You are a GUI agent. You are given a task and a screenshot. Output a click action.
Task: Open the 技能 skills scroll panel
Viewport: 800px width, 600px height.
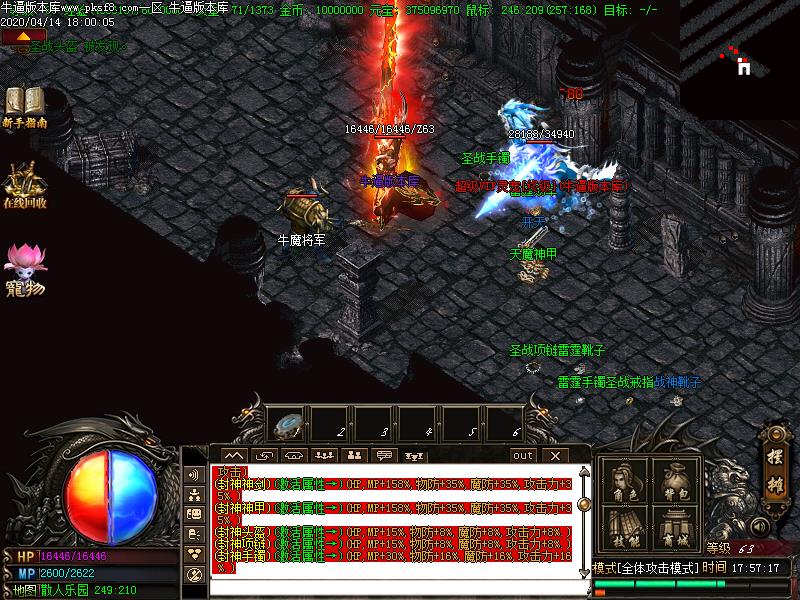click(x=627, y=530)
